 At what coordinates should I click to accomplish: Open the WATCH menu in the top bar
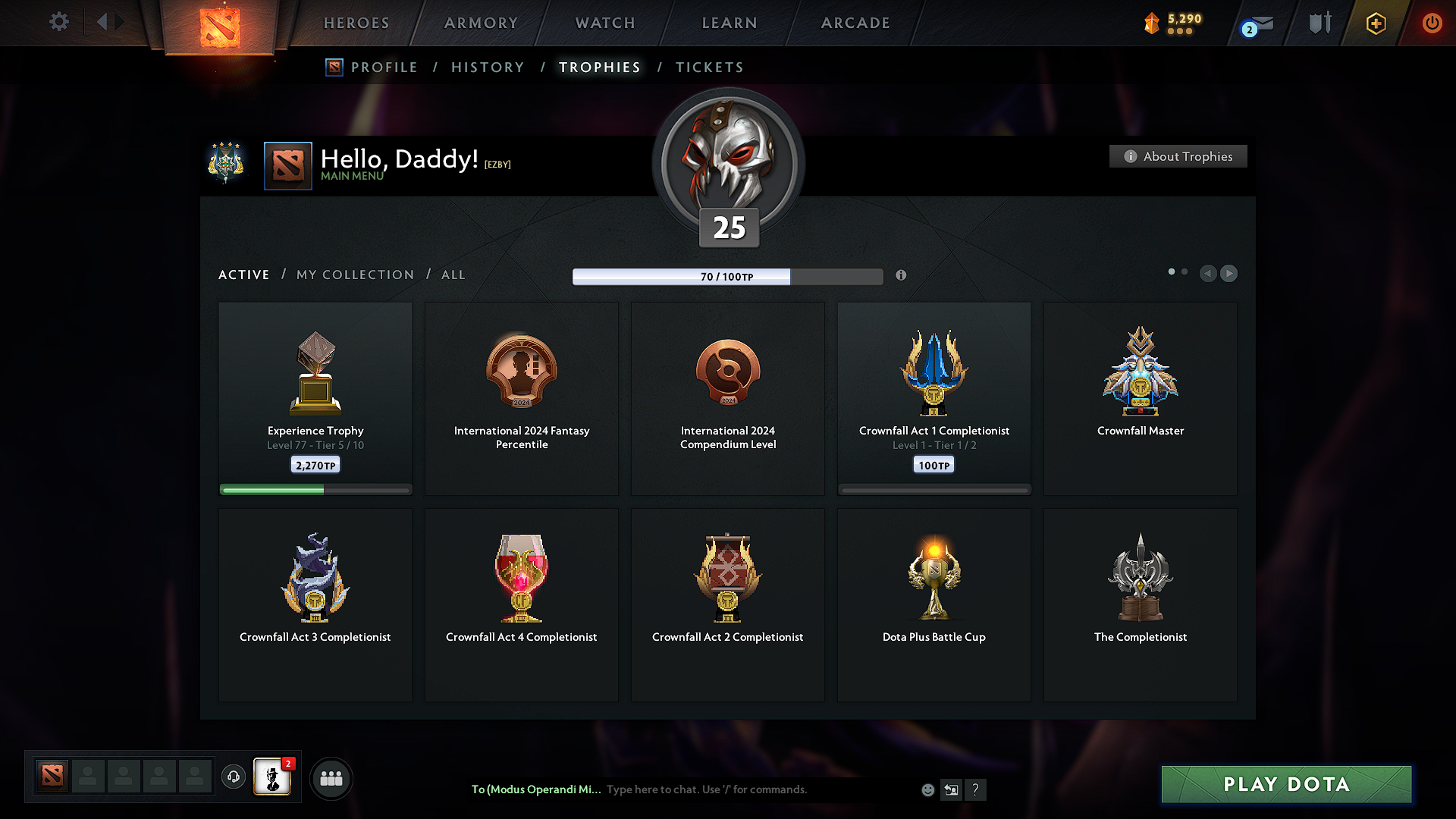[604, 23]
